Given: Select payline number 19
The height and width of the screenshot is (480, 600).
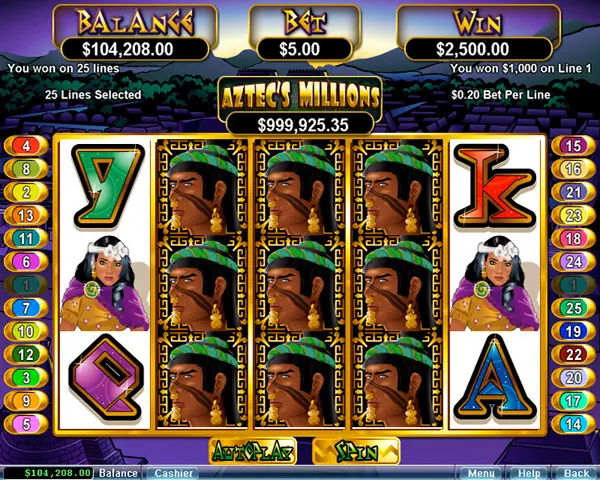Looking at the screenshot, I should (x=572, y=331).
